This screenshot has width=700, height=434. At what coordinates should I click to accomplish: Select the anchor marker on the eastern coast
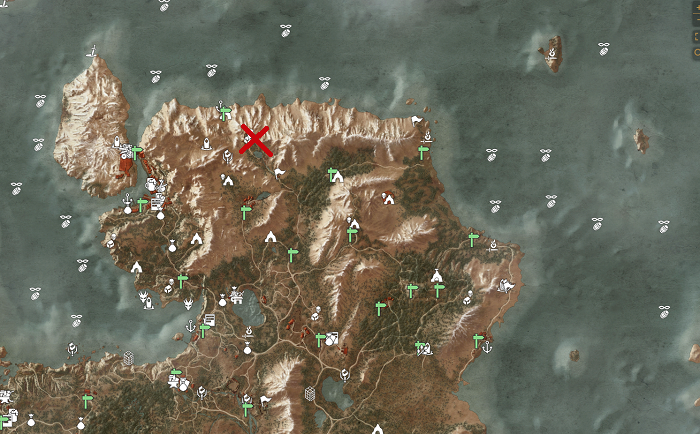tap(487, 347)
